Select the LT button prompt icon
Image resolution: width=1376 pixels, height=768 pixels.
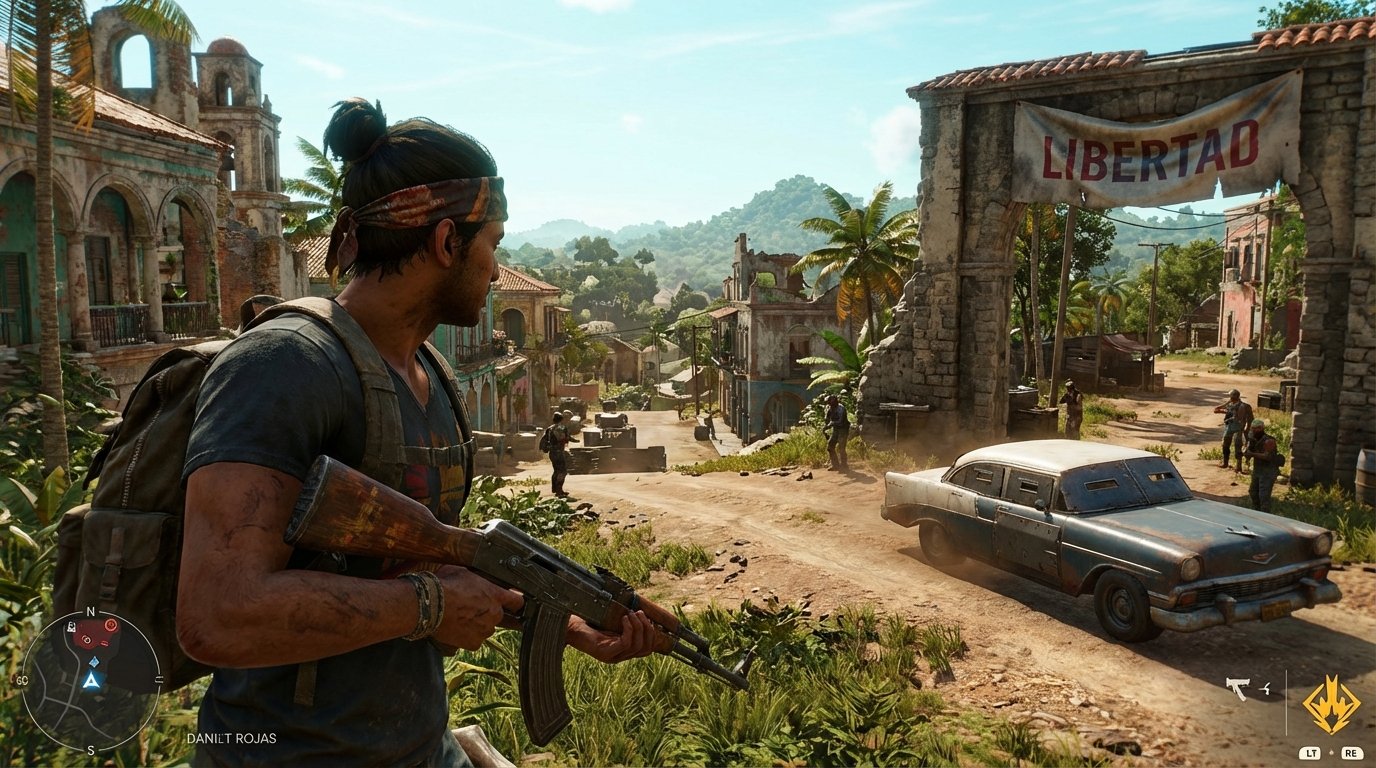click(1310, 753)
